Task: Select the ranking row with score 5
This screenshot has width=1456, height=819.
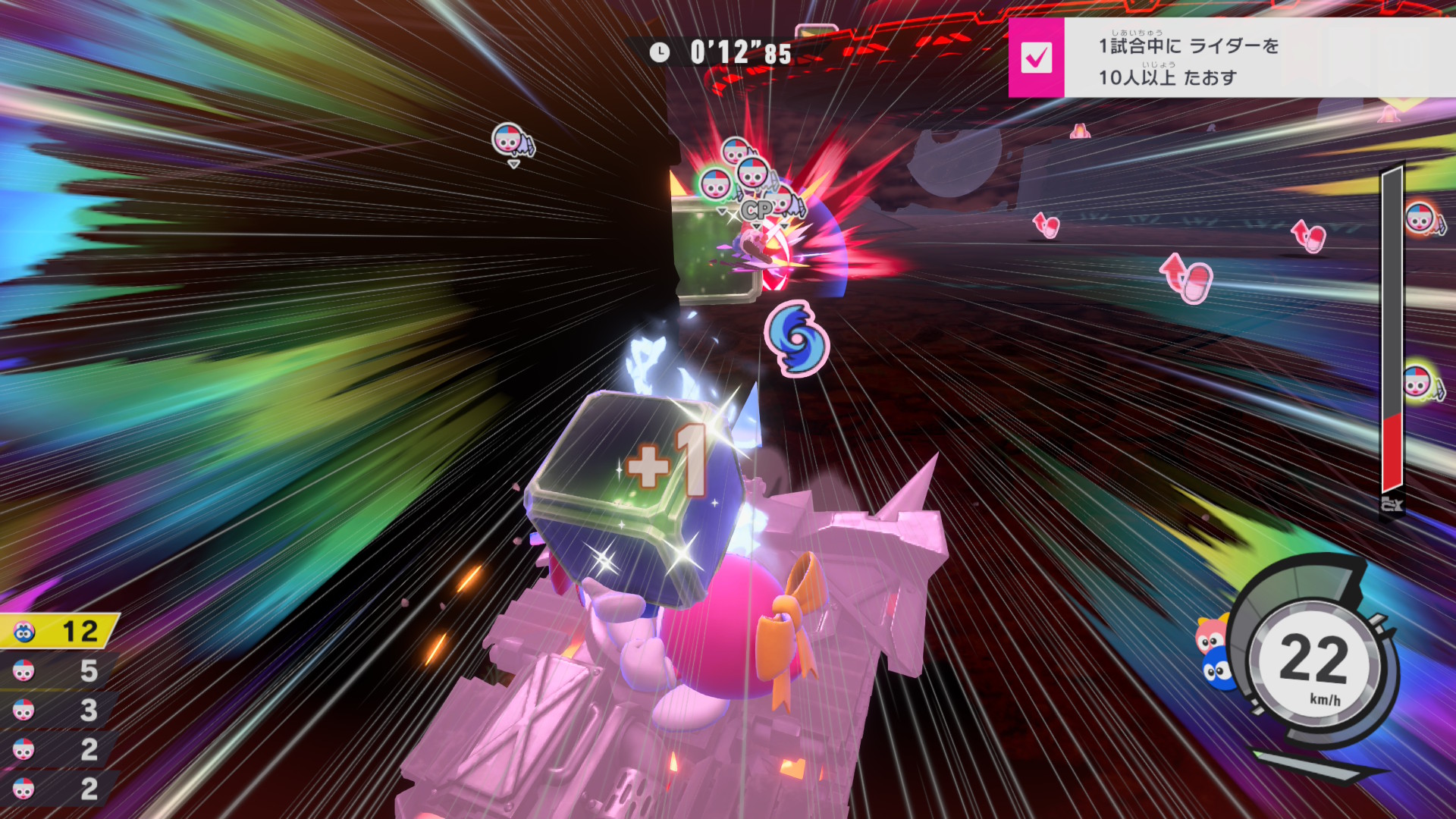Action: tap(58, 670)
